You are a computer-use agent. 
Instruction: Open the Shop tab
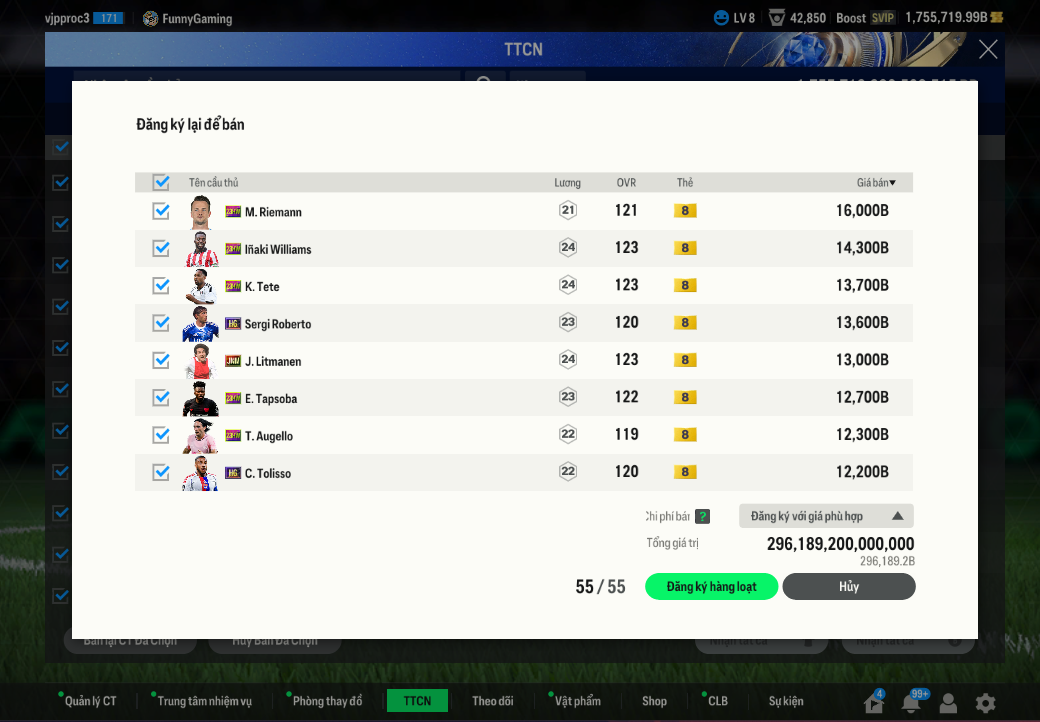click(654, 701)
